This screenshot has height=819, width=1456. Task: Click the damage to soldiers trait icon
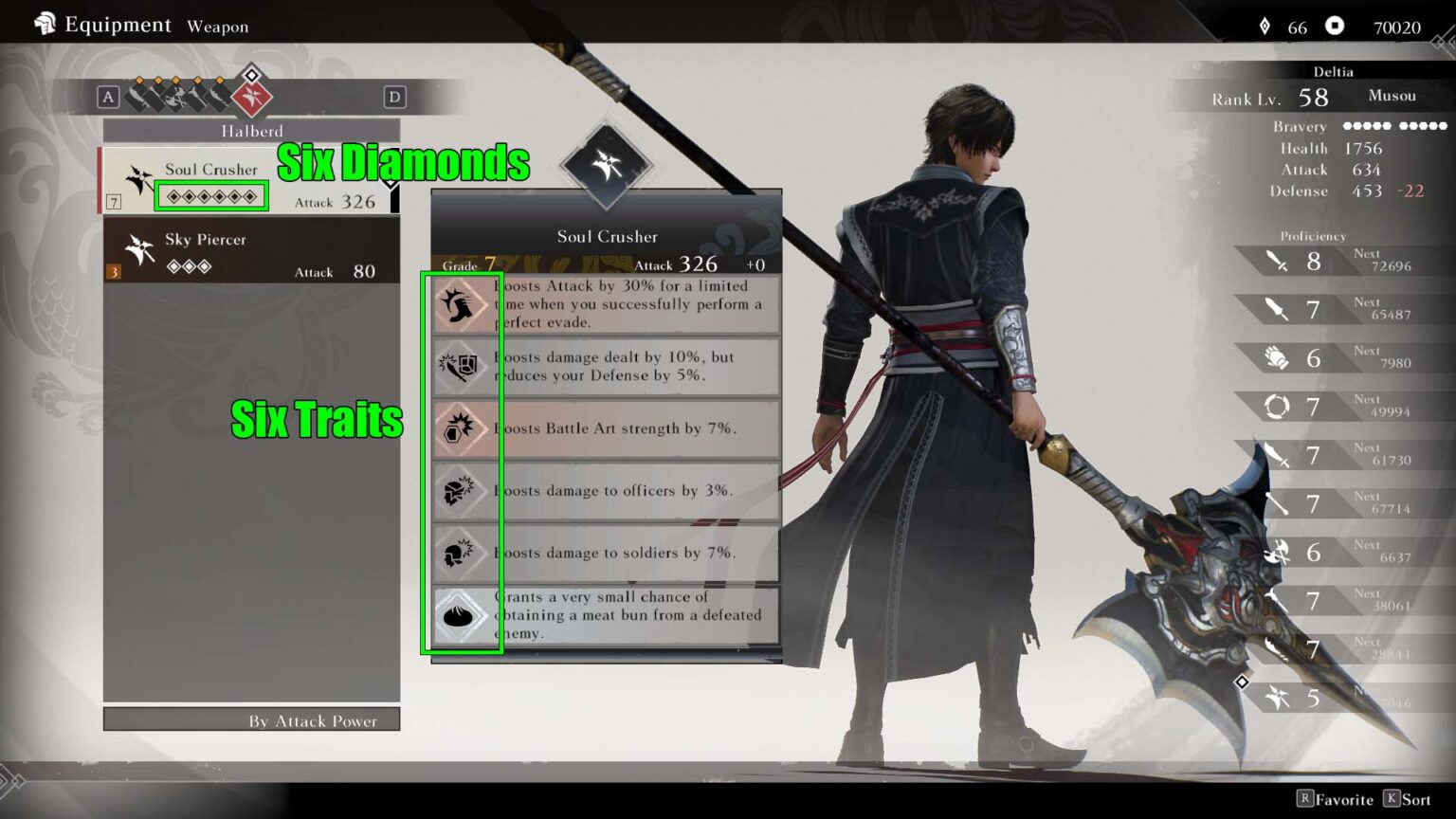pyautogui.click(x=462, y=553)
